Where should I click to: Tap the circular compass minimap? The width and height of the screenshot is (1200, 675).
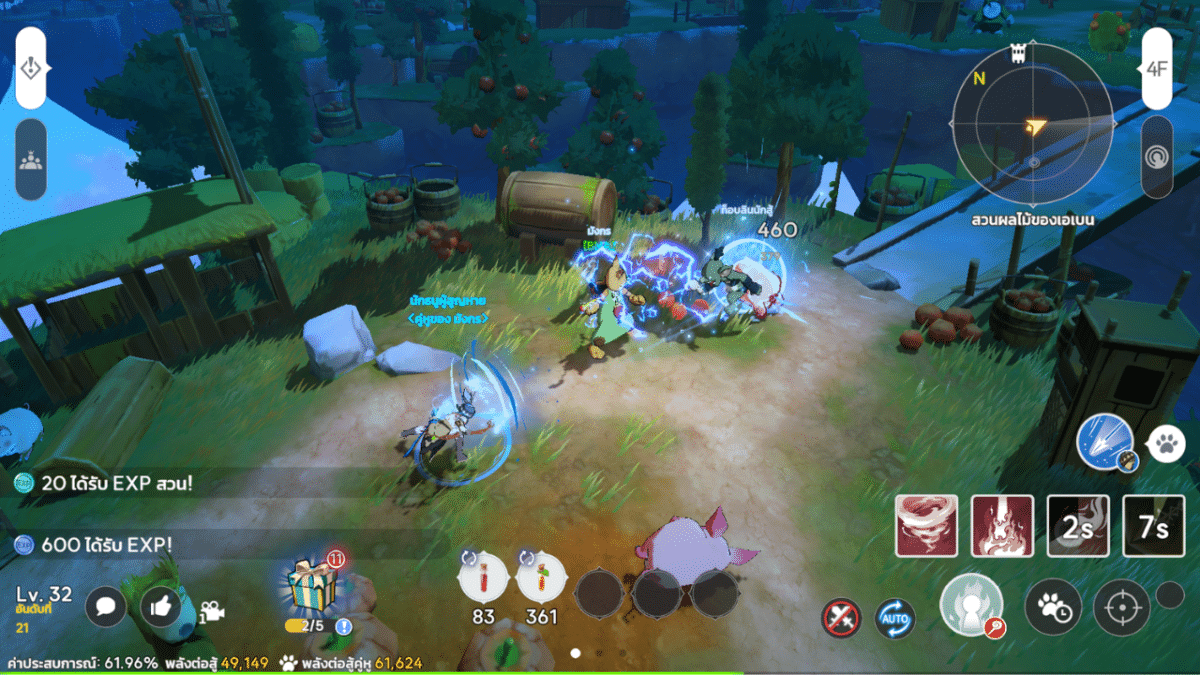(x=1033, y=123)
